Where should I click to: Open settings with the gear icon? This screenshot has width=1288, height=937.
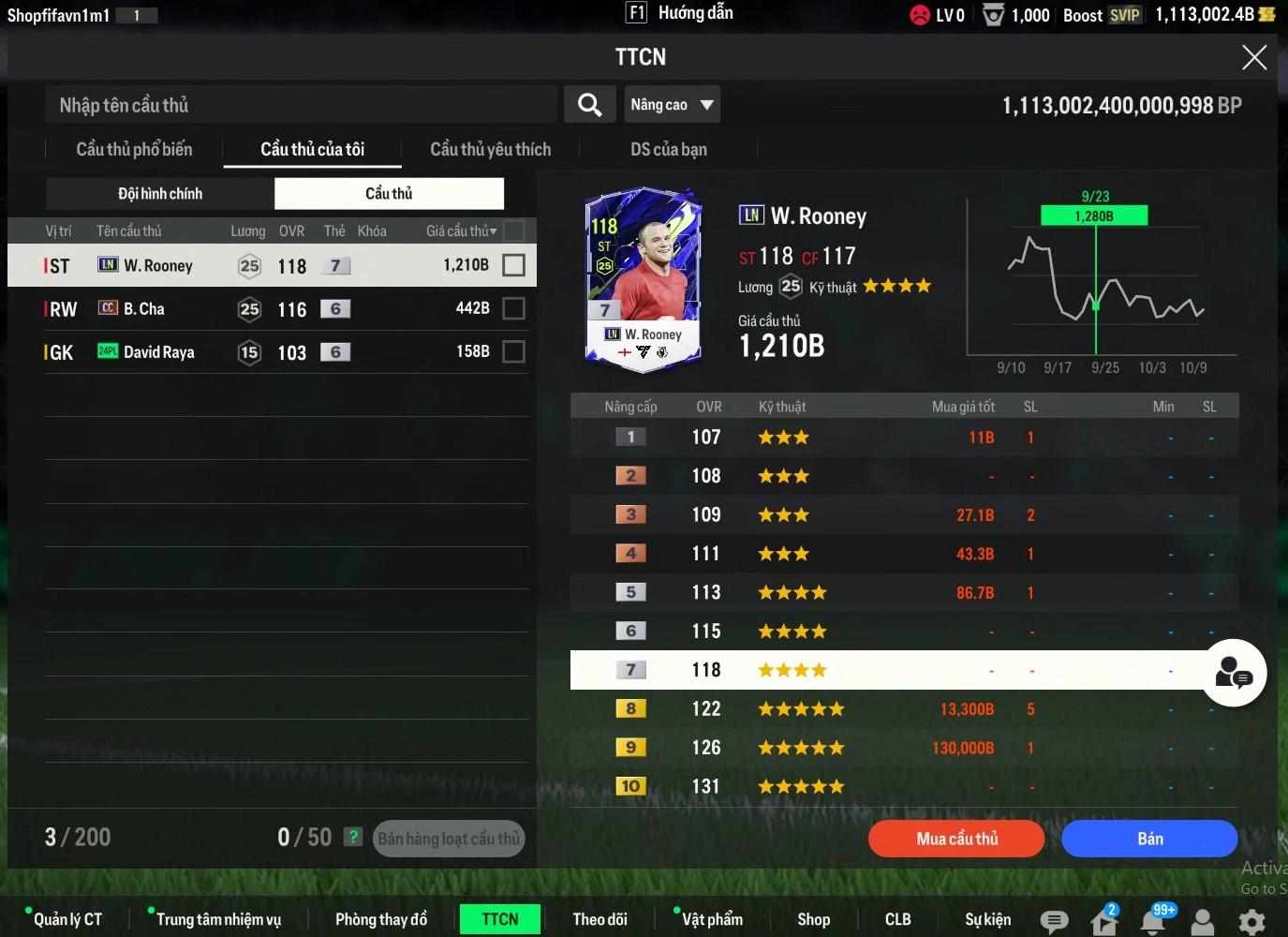pos(1251,922)
